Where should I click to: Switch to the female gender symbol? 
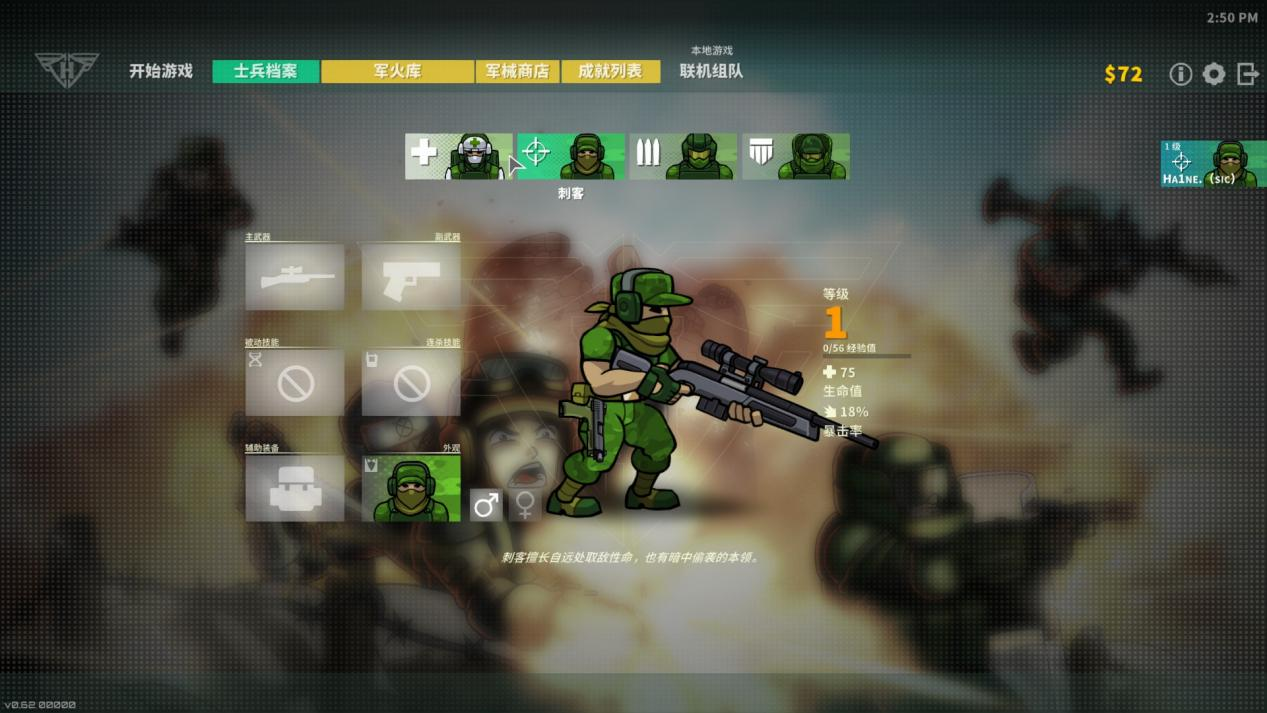coord(525,505)
